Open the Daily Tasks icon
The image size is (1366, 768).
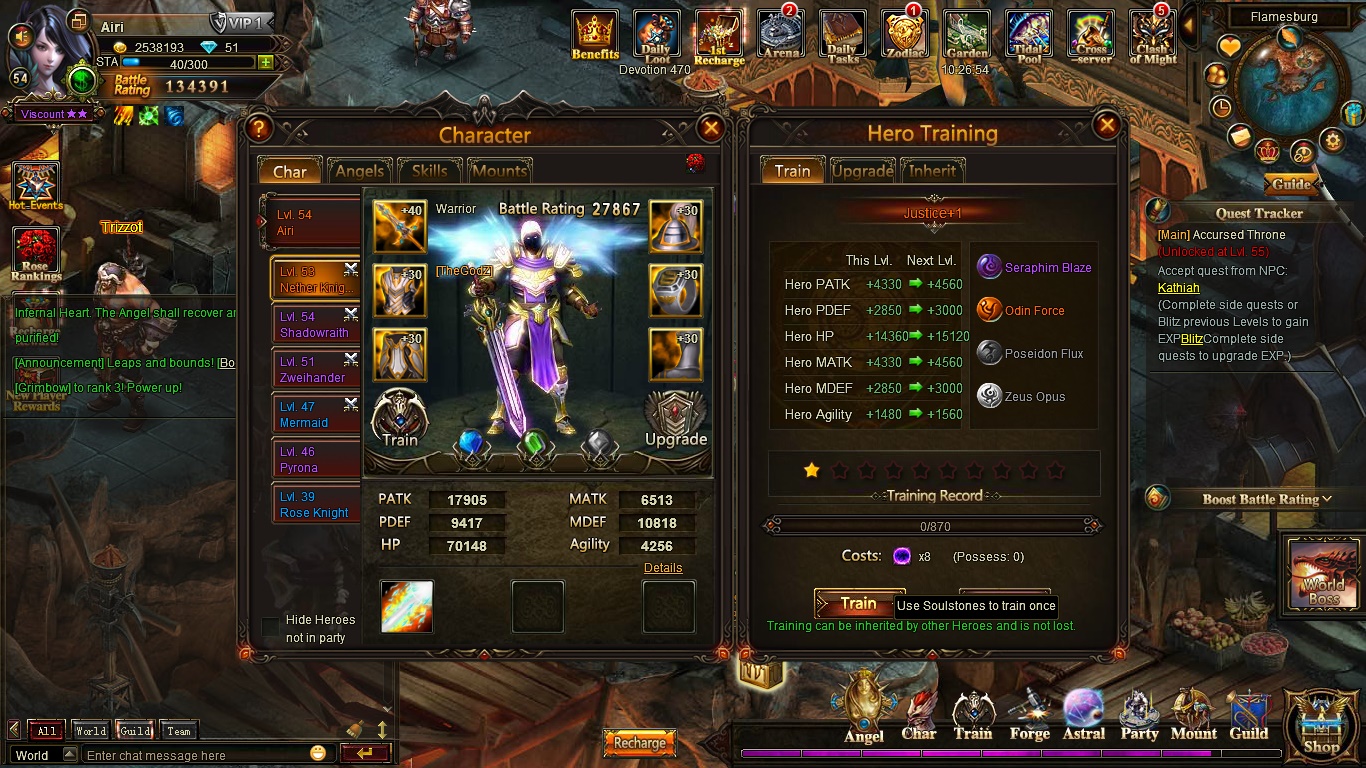pyautogui.click(x=842, y=38)
